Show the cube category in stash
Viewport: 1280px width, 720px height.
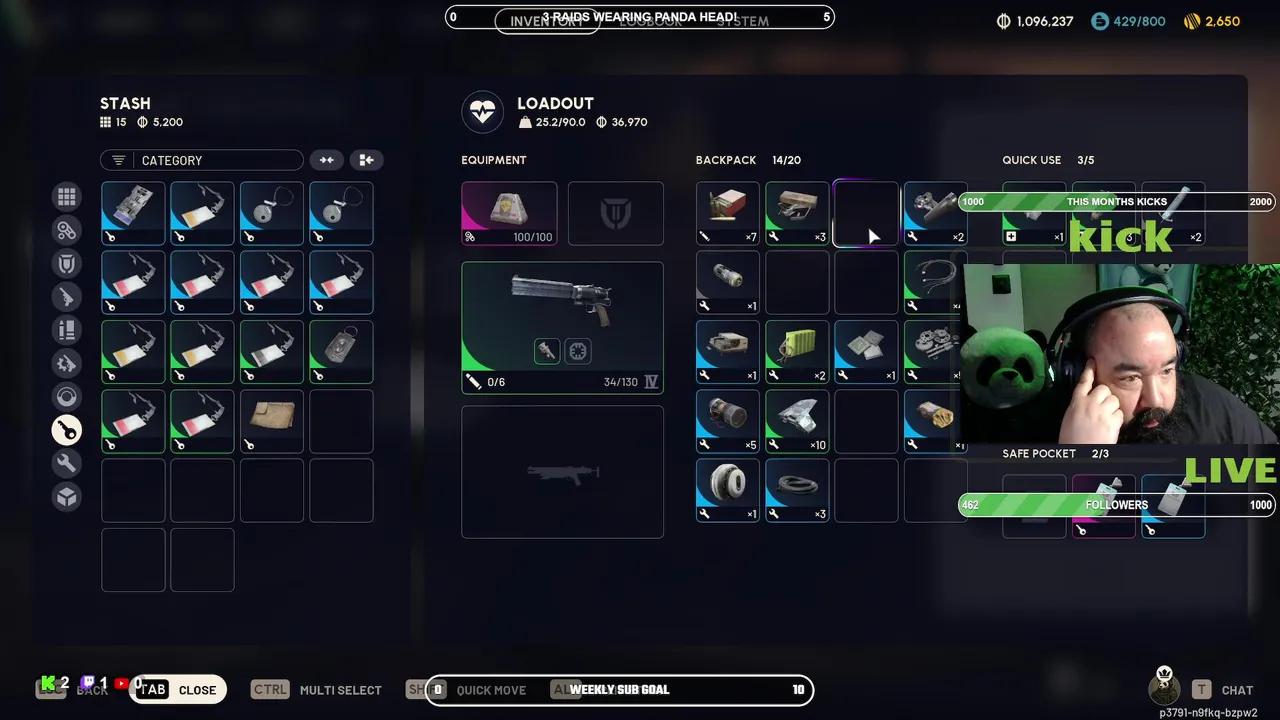tap(67, 497)
